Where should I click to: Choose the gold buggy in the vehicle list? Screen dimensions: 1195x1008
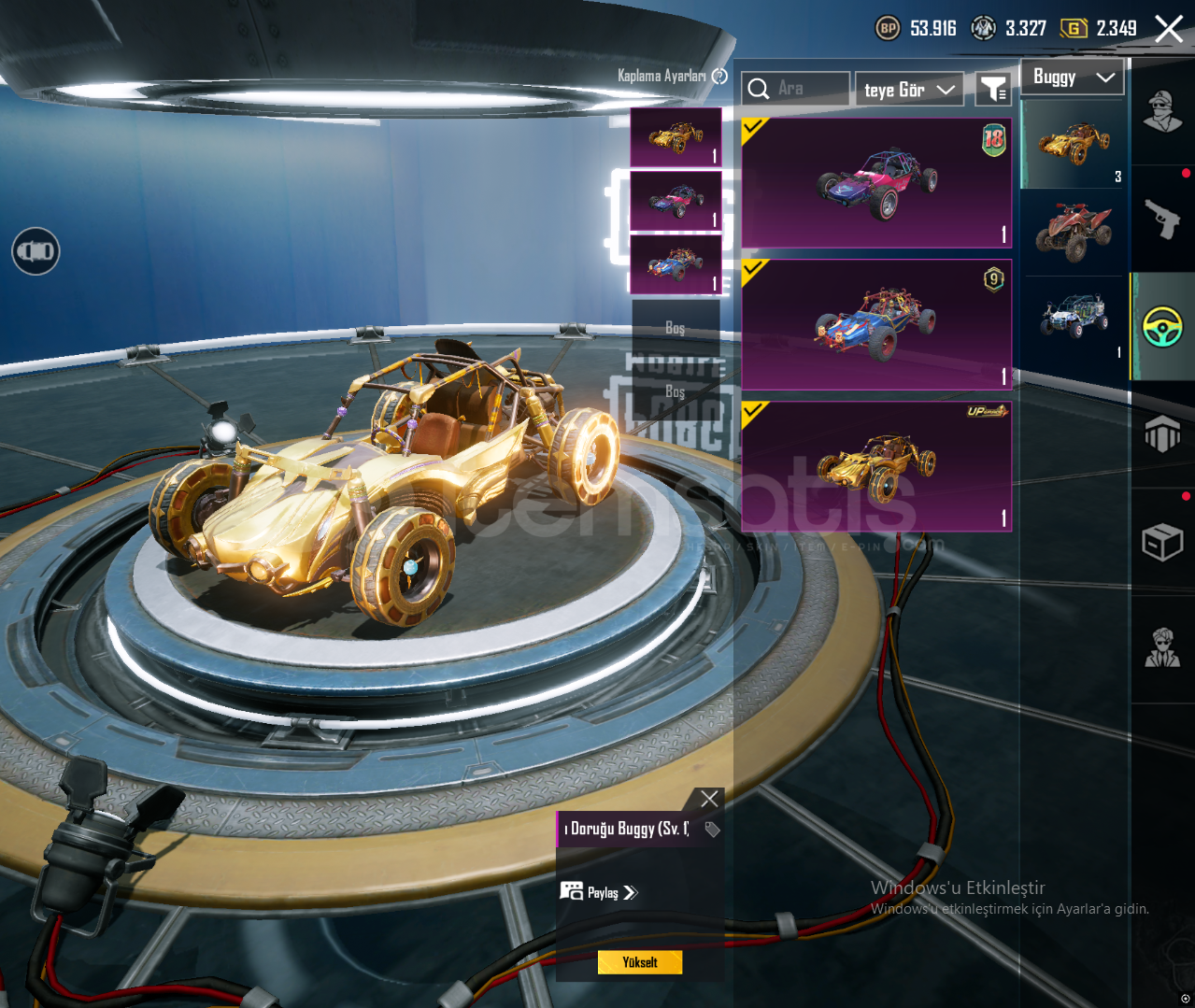[1073, 145]
